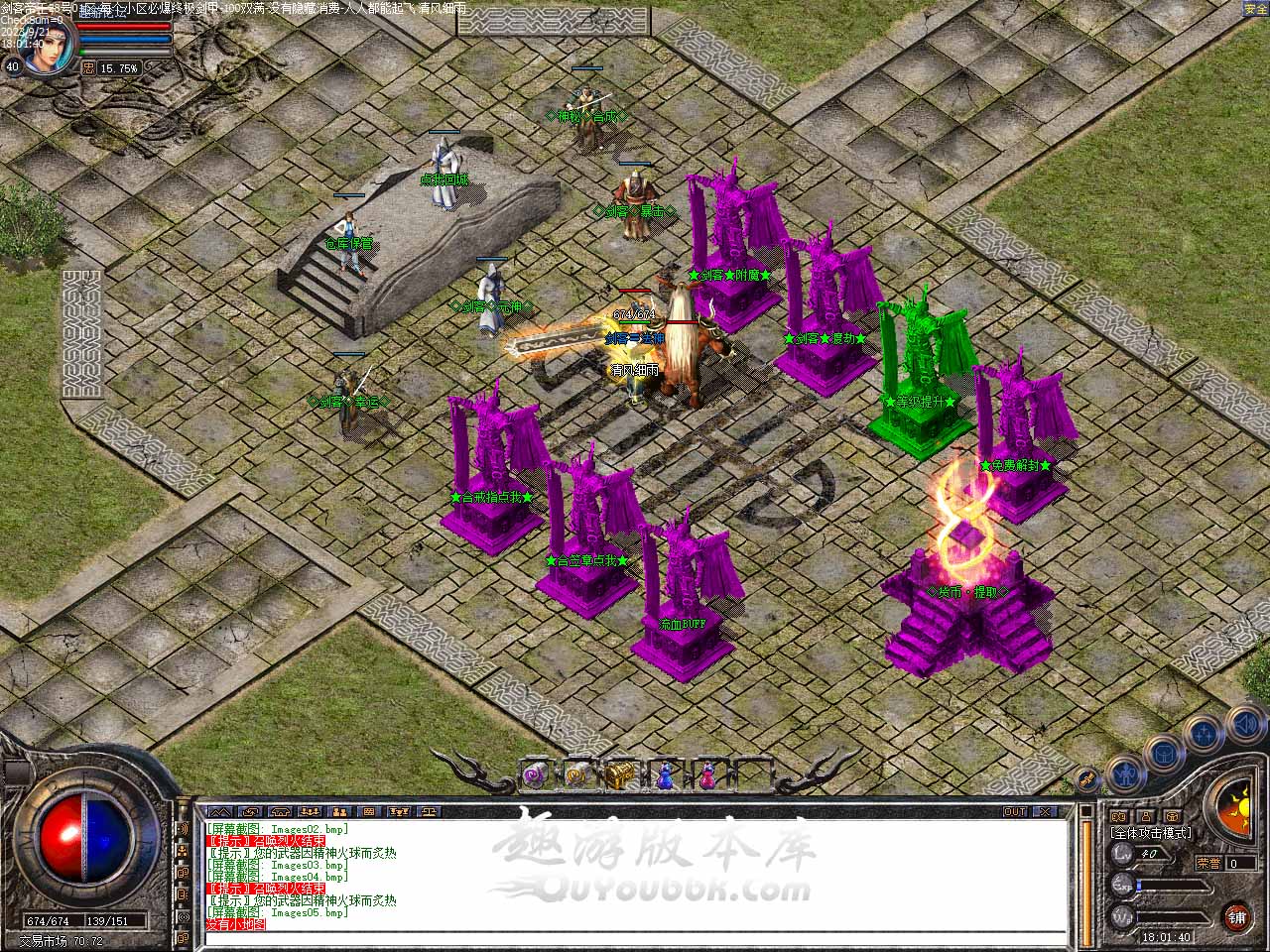Viewport: 1270px width, 952px height.
Task: Open the golden treasure chest belt item
Action: pyautogui.click(x=621, y=773)
